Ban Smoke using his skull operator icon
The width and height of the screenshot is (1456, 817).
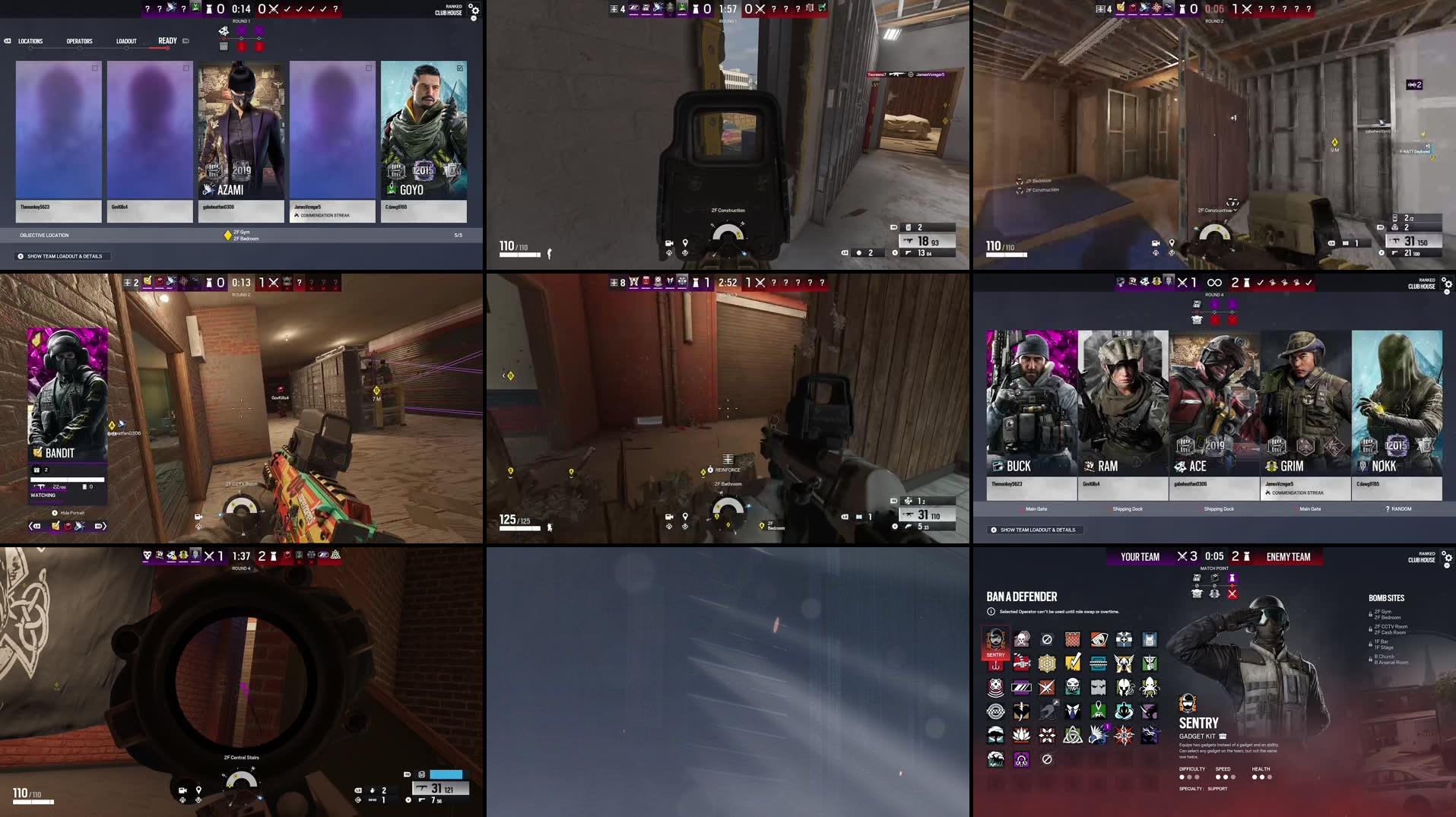tap(1022, 639)
